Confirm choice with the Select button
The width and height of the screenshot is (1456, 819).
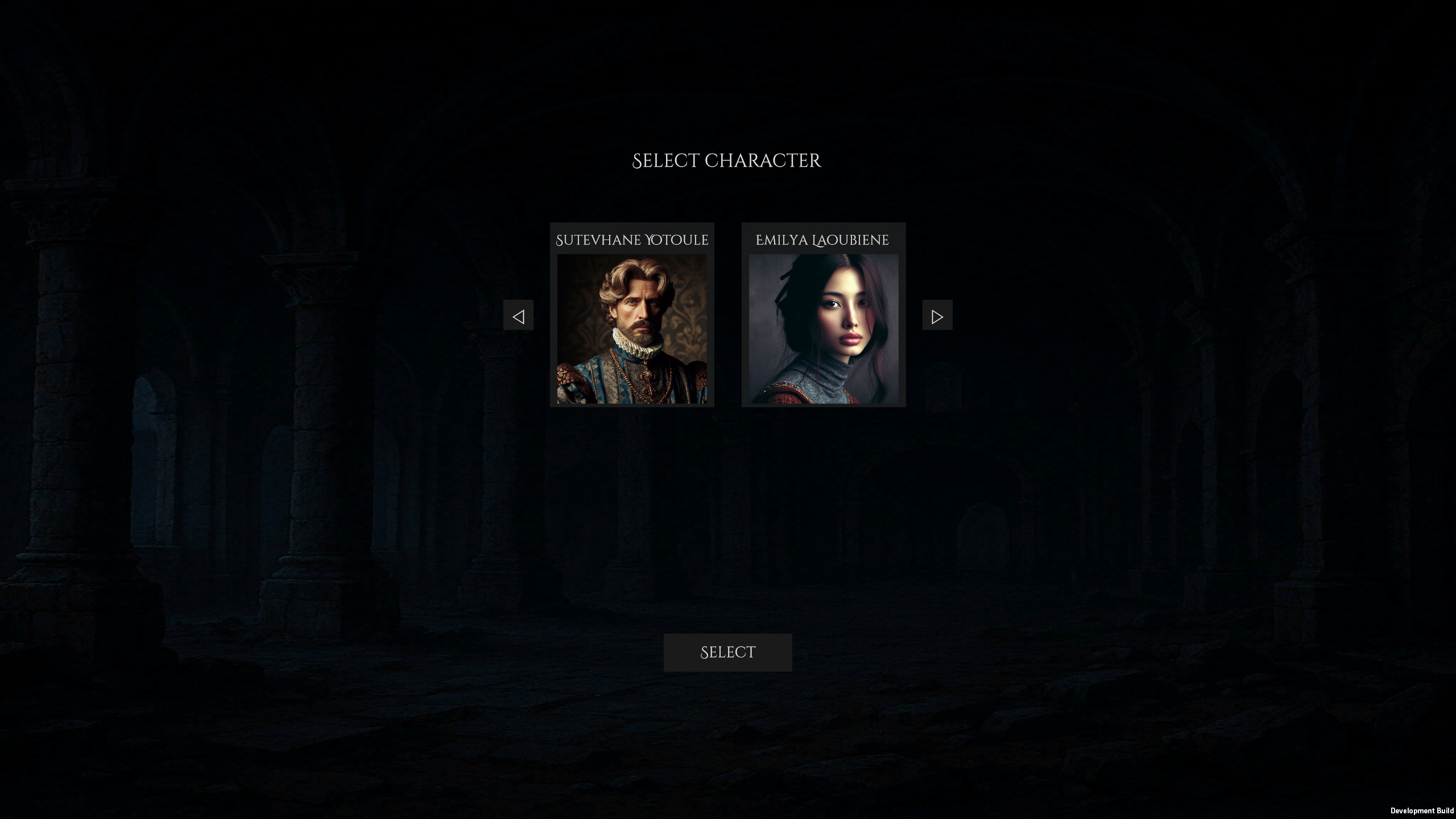[727, 652]
